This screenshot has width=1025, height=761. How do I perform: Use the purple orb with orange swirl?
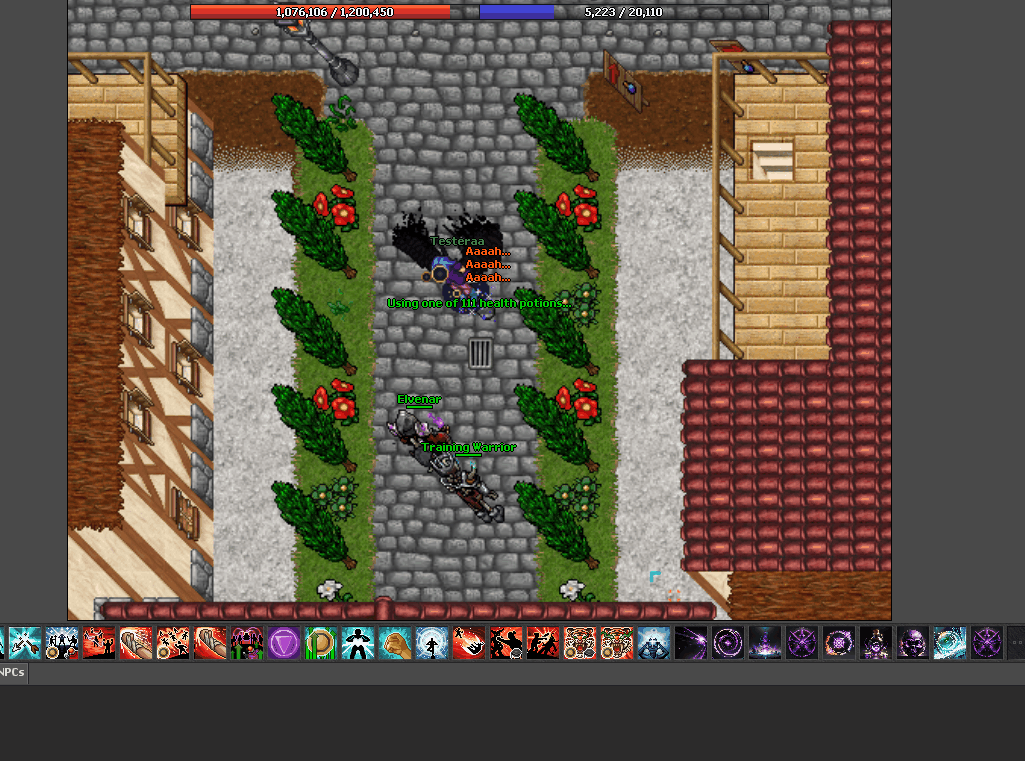pos(839,643)
